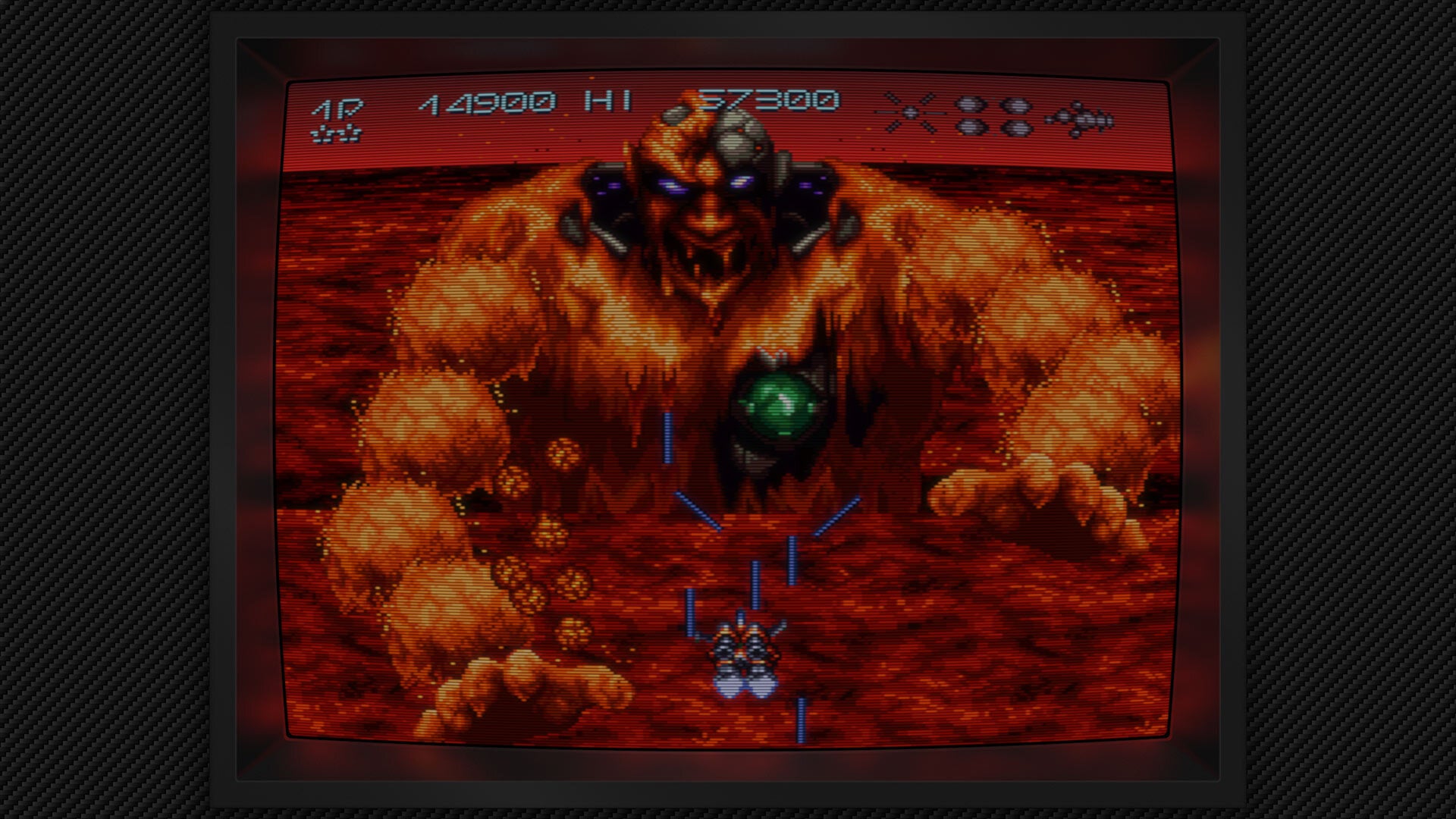
Task: Click the glowing green core on the boss's chest
Action: [x=777, y=400]
